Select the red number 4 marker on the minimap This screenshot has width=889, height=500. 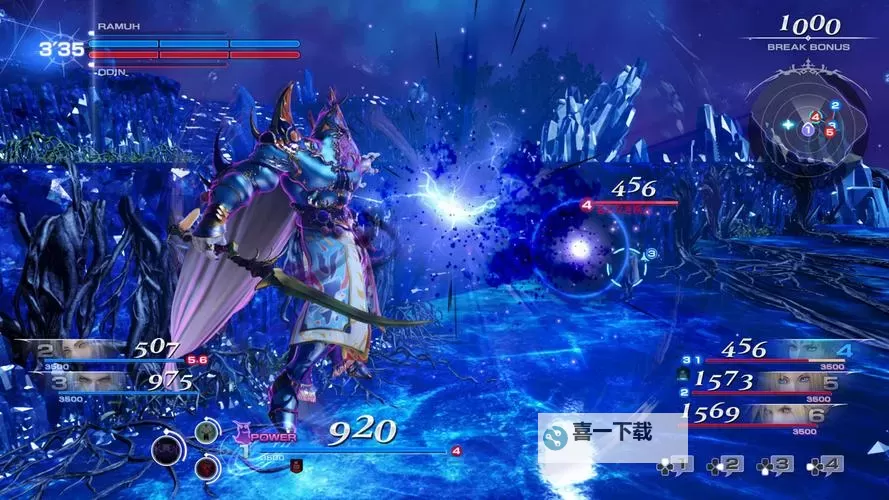(815, 118)
